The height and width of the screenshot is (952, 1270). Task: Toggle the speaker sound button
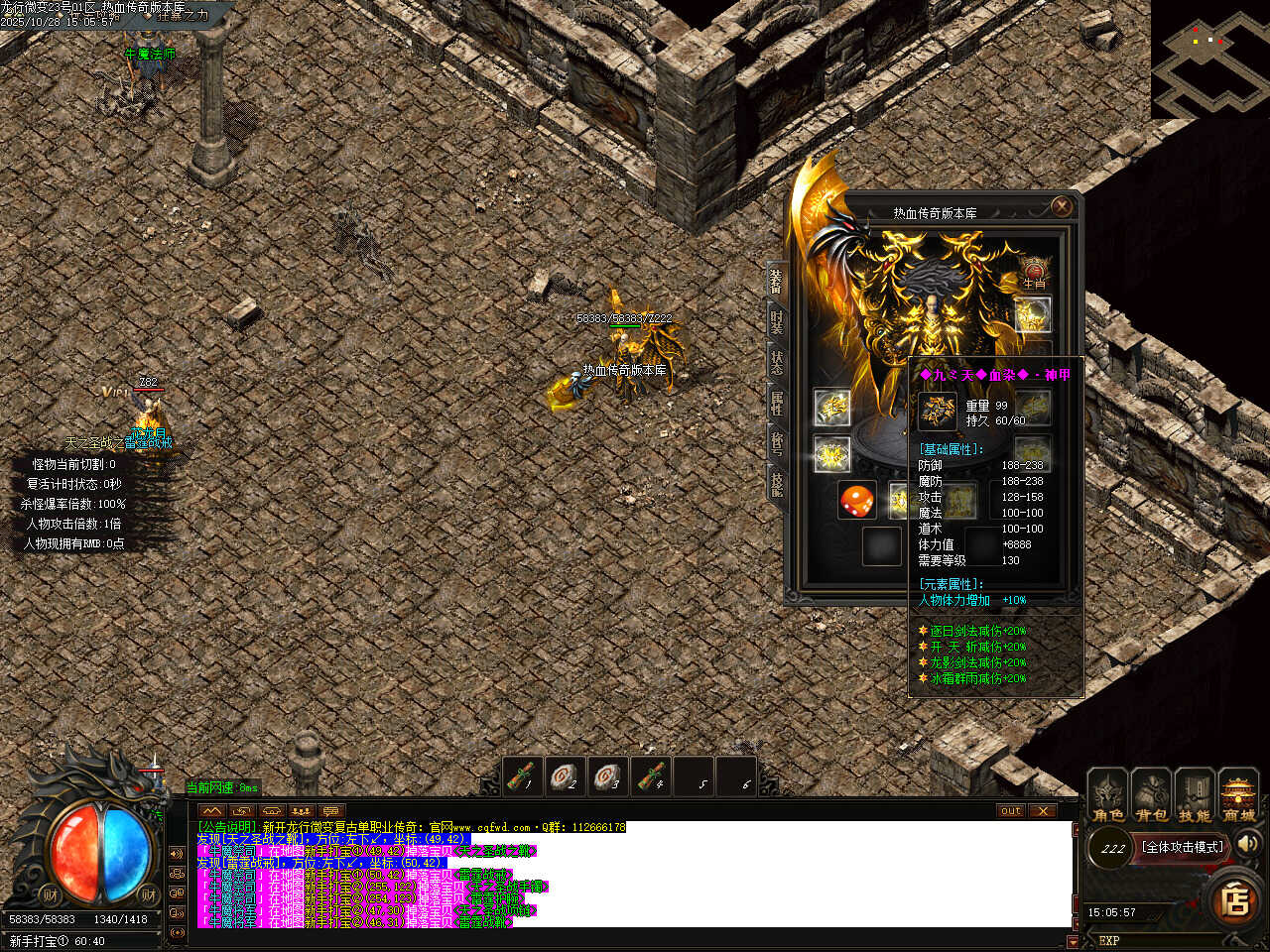tap(1248, 844)
